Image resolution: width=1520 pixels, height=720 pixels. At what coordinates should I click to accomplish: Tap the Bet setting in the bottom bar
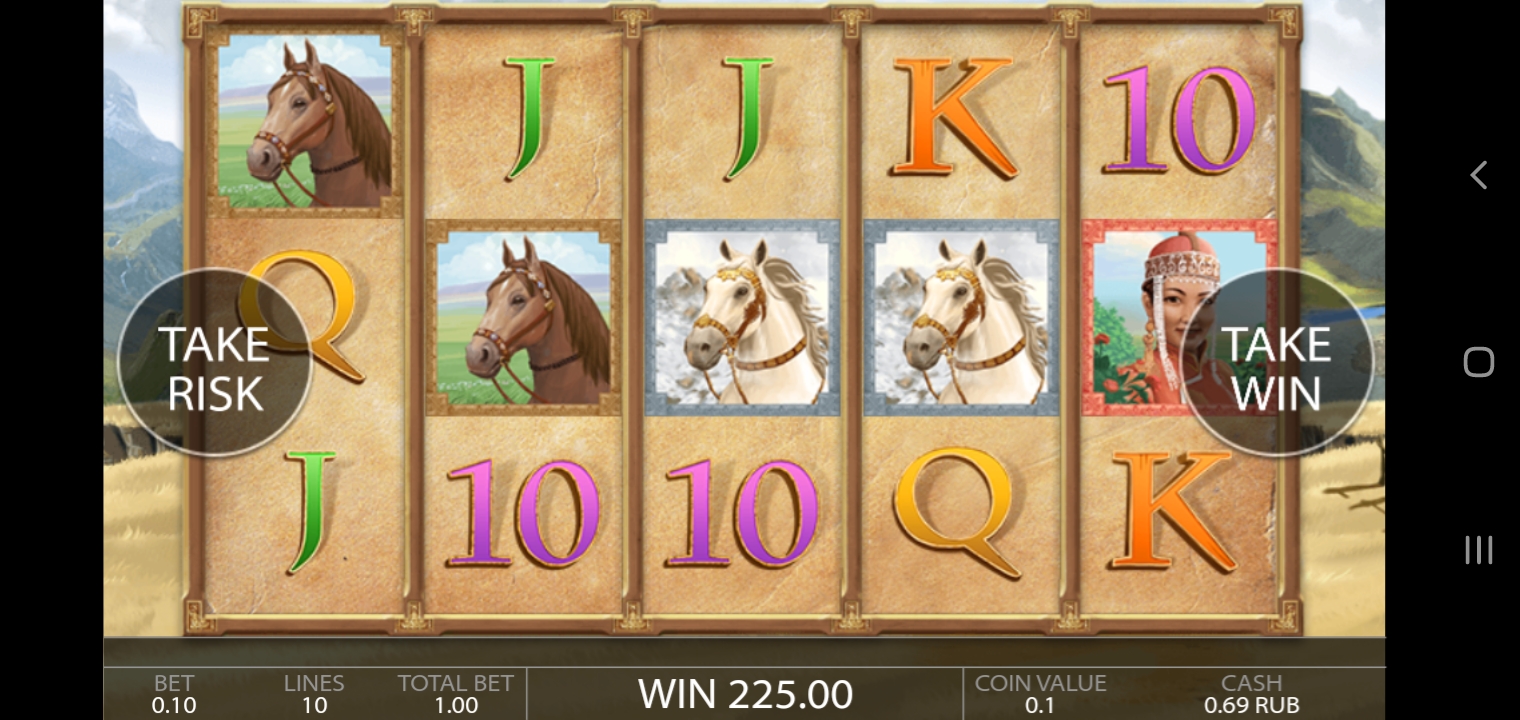tap(174, 694)
